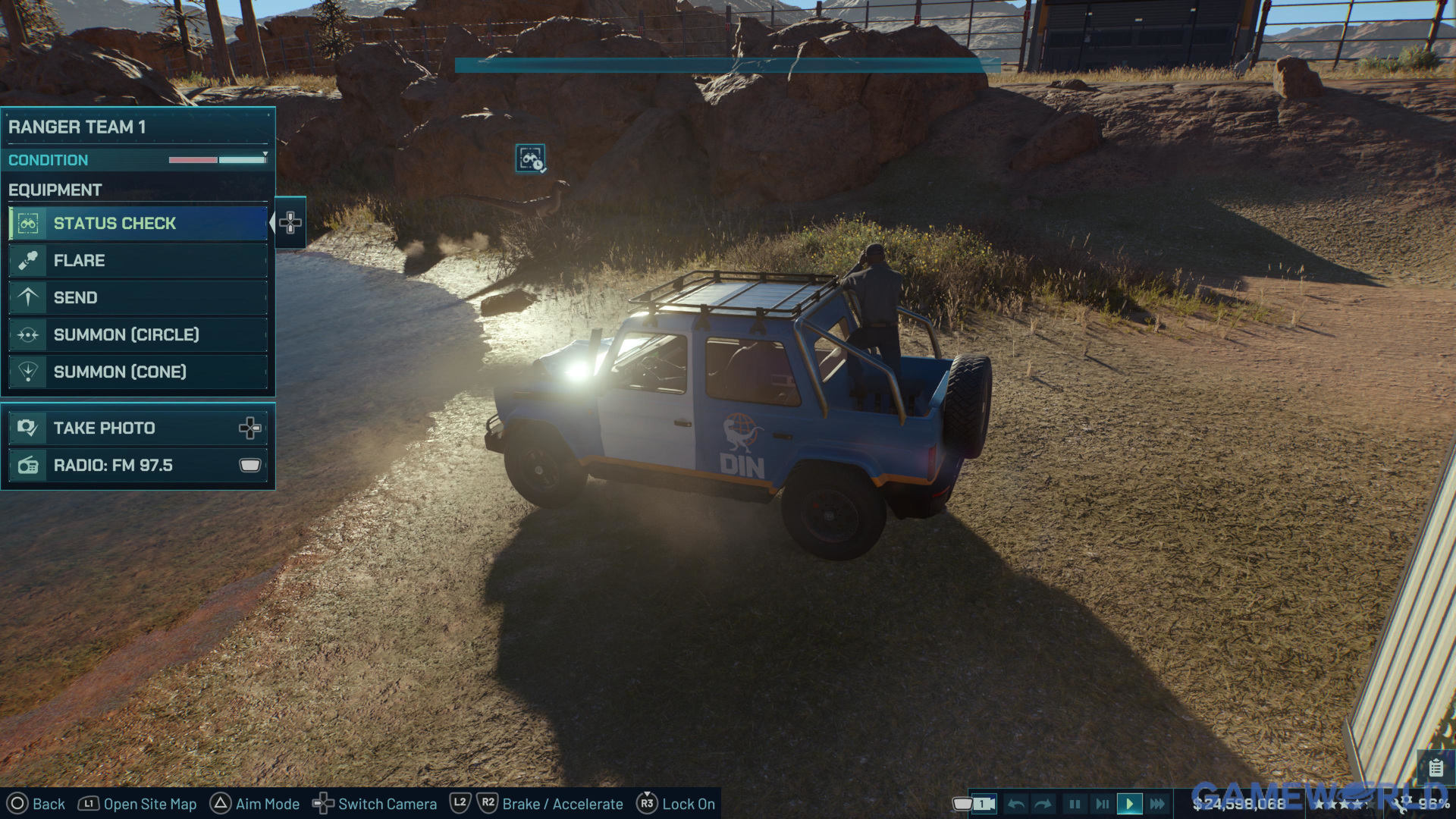1456x819 pixels.
Task: Pause the game simulation
Action: tap(1075, 804)
